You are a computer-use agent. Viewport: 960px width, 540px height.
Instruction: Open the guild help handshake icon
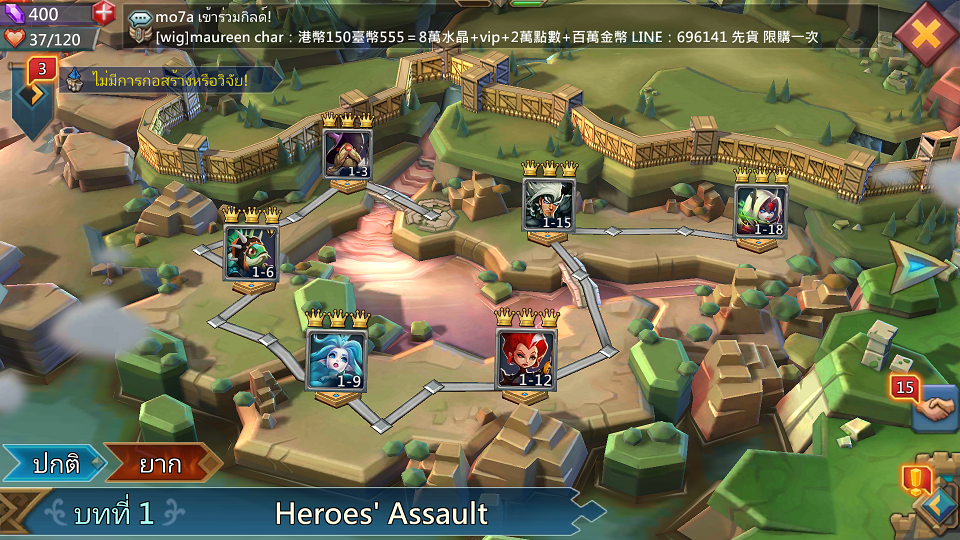pyautogui.click(x=932, y=407)
